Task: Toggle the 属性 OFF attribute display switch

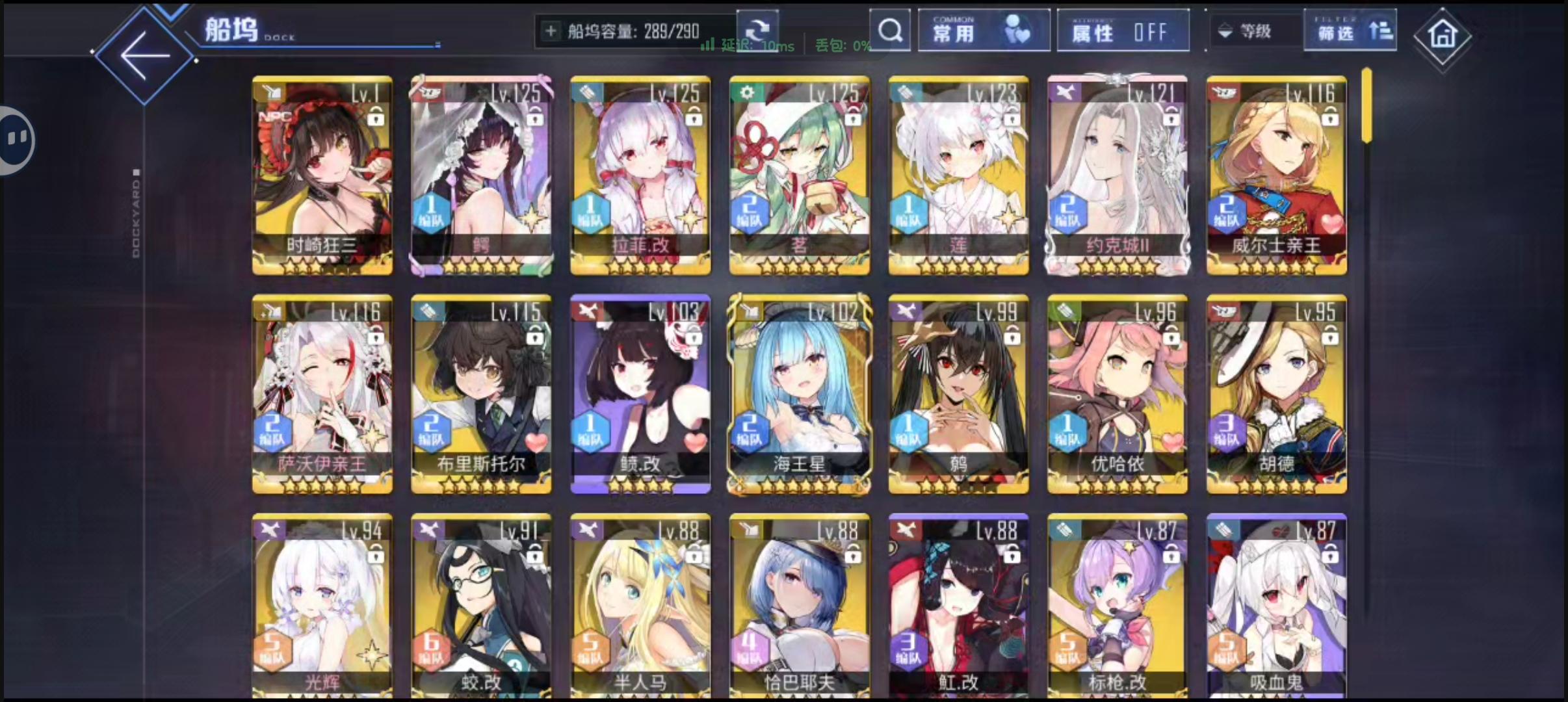Action: point(1123,30)
